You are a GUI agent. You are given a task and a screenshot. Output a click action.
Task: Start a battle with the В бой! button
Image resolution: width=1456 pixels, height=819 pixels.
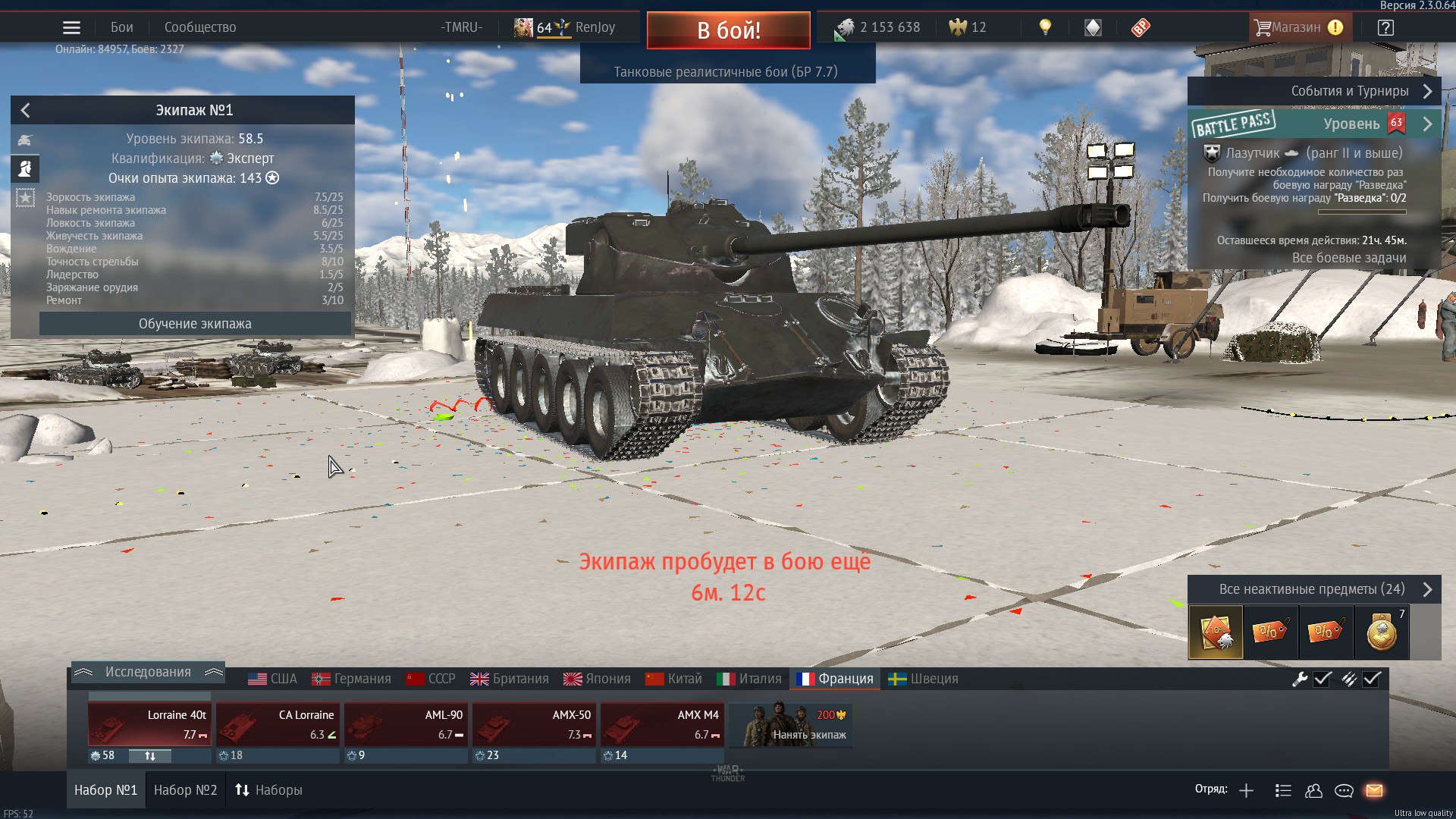(x=728, y=30)
